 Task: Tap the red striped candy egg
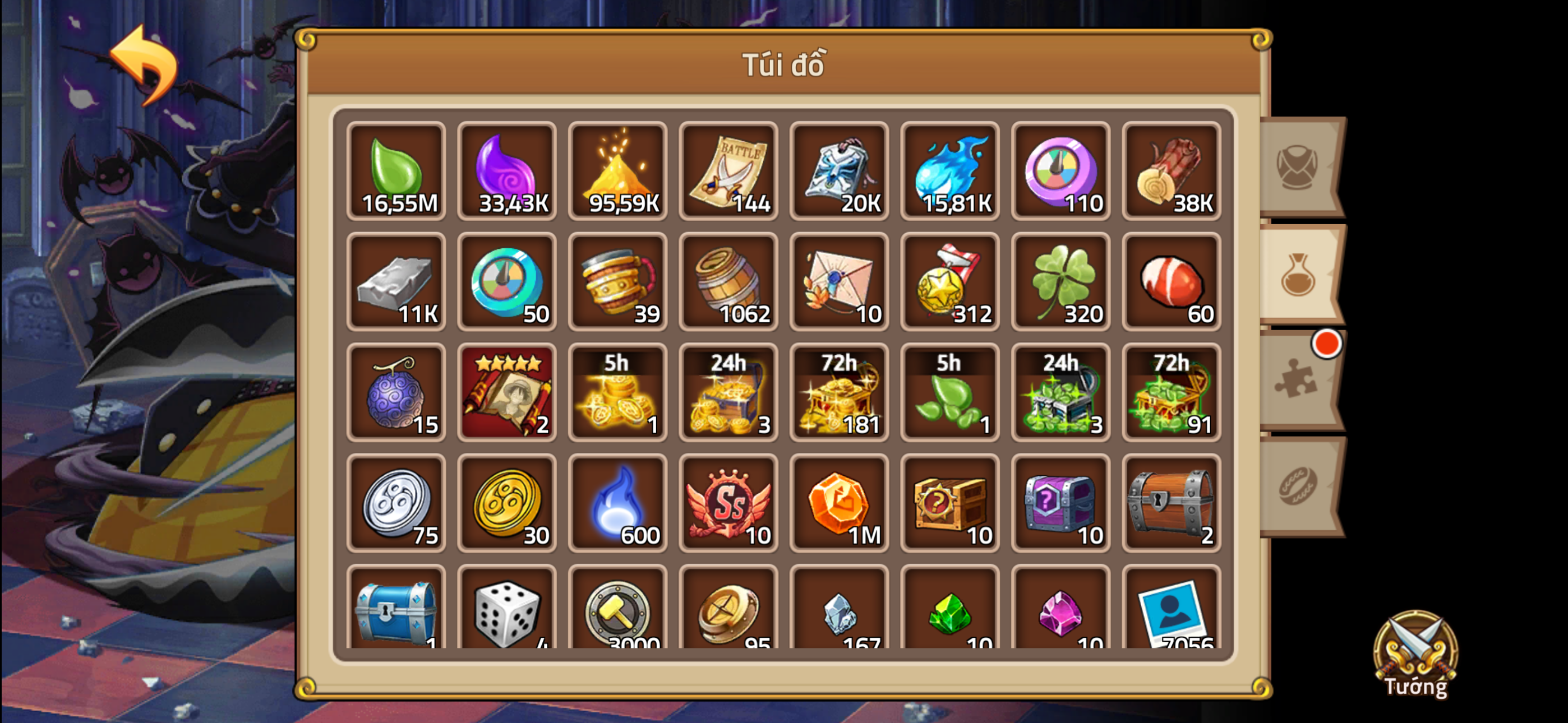click(x=1171, y=282)
